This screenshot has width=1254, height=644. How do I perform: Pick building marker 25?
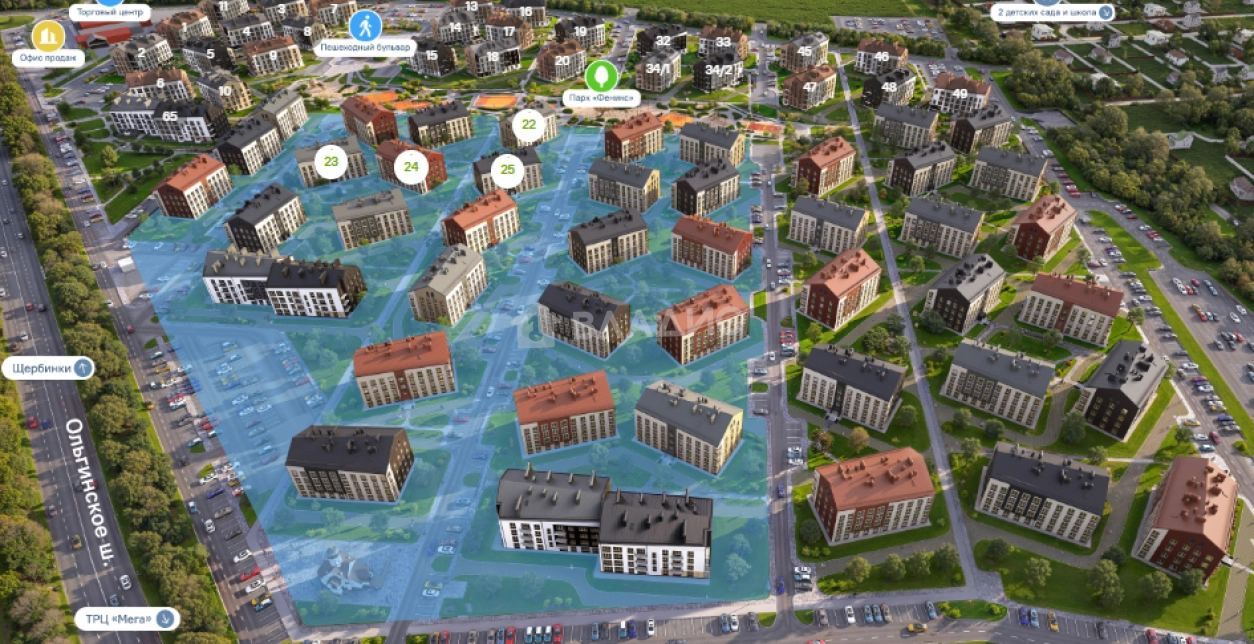click(507, 169)
